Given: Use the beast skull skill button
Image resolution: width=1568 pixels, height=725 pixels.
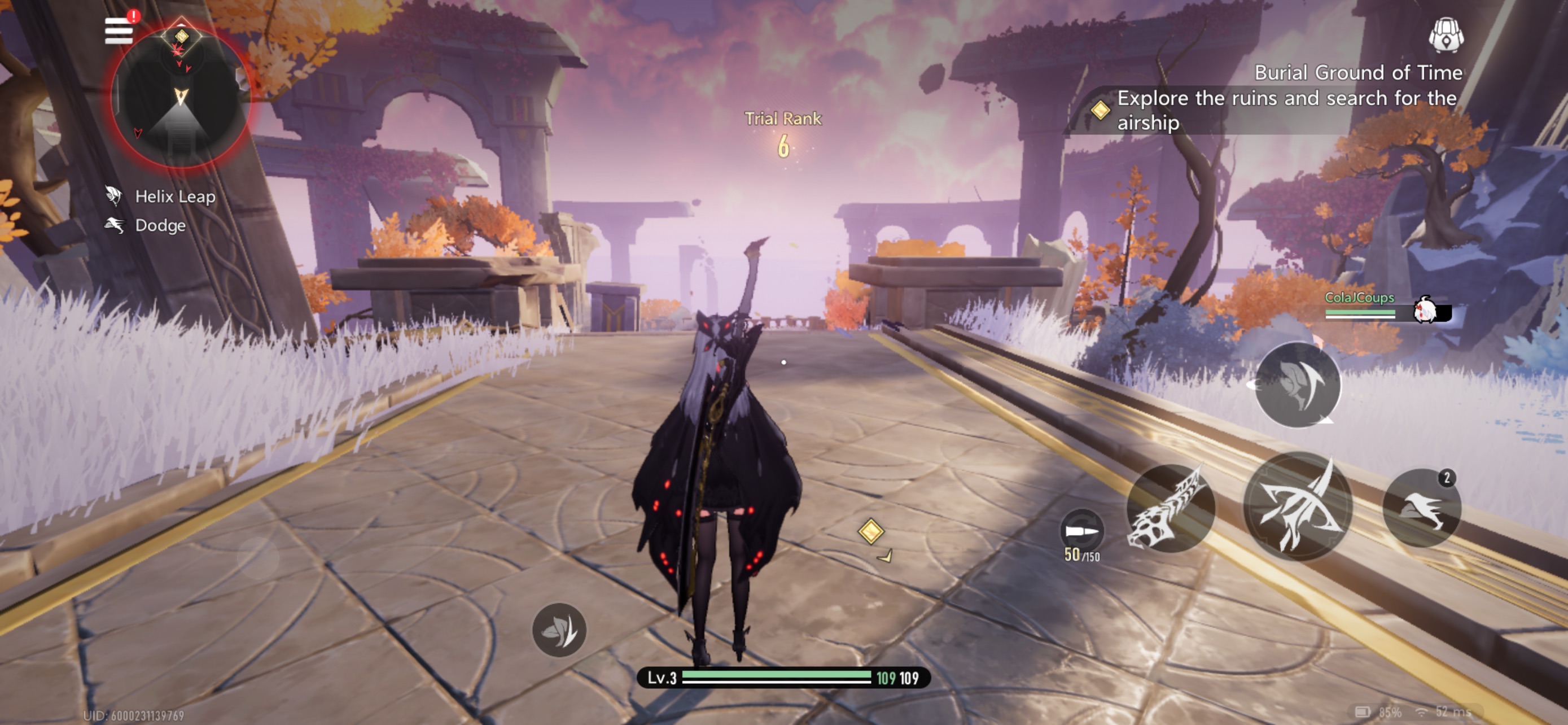Looking at the screenshot, I should [x=1170, y=509].
